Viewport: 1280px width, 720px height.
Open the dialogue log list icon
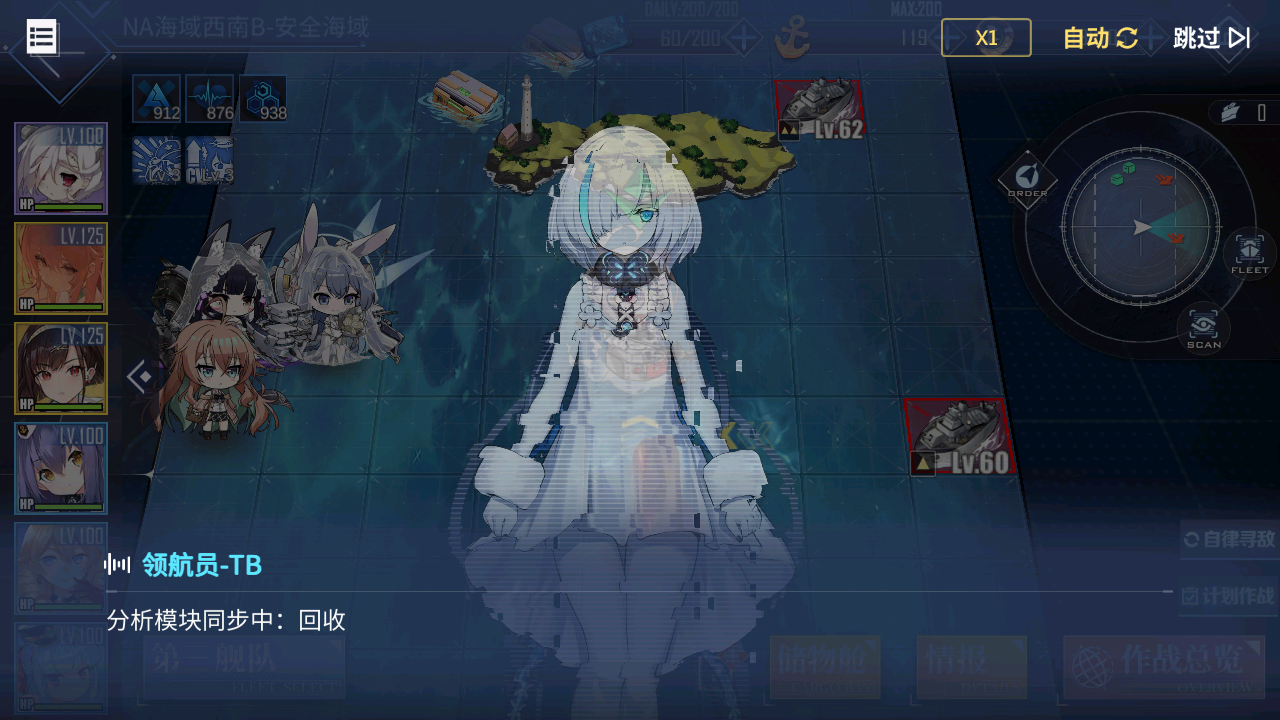42,37
